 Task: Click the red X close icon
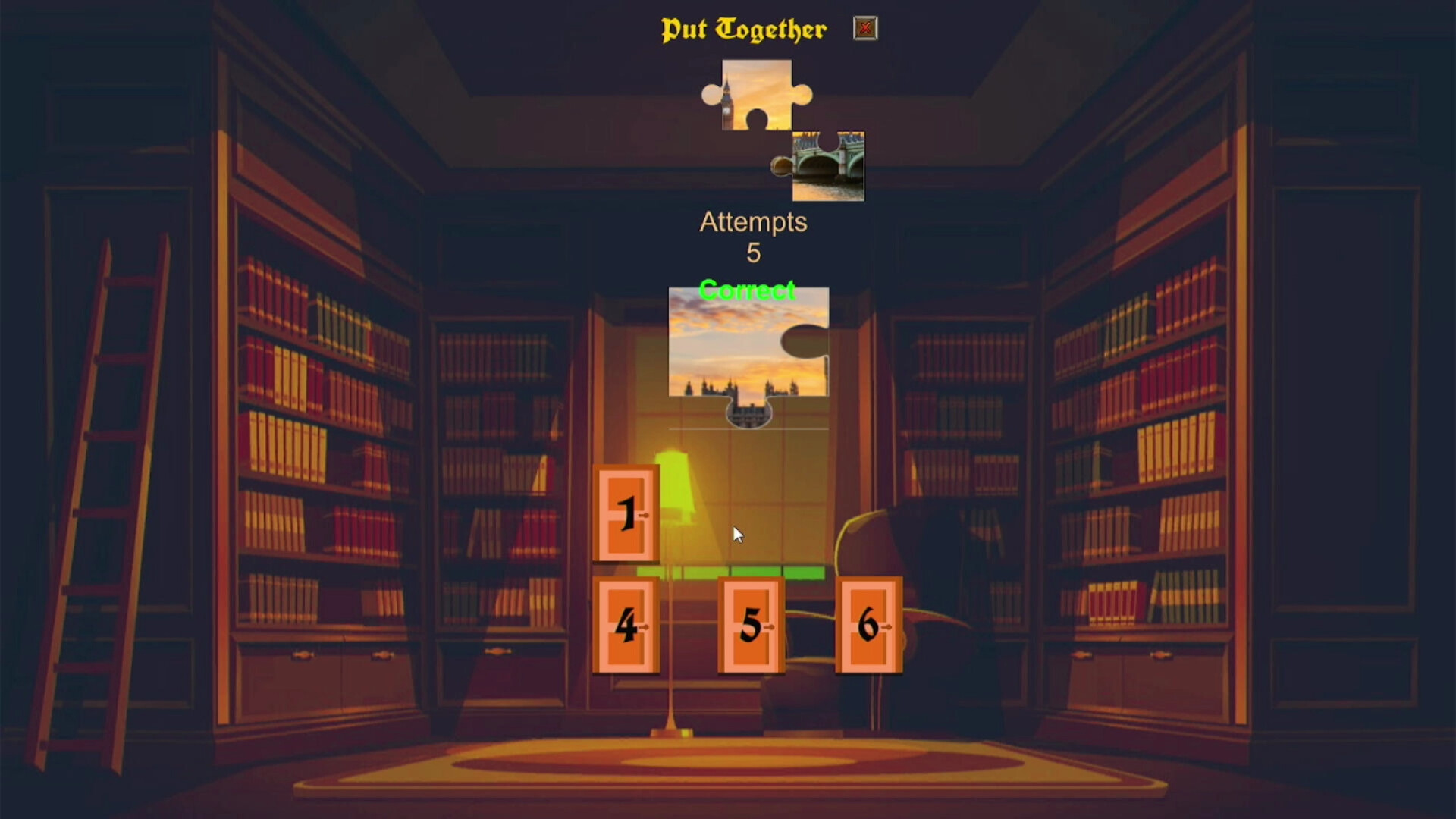point(864,28)
